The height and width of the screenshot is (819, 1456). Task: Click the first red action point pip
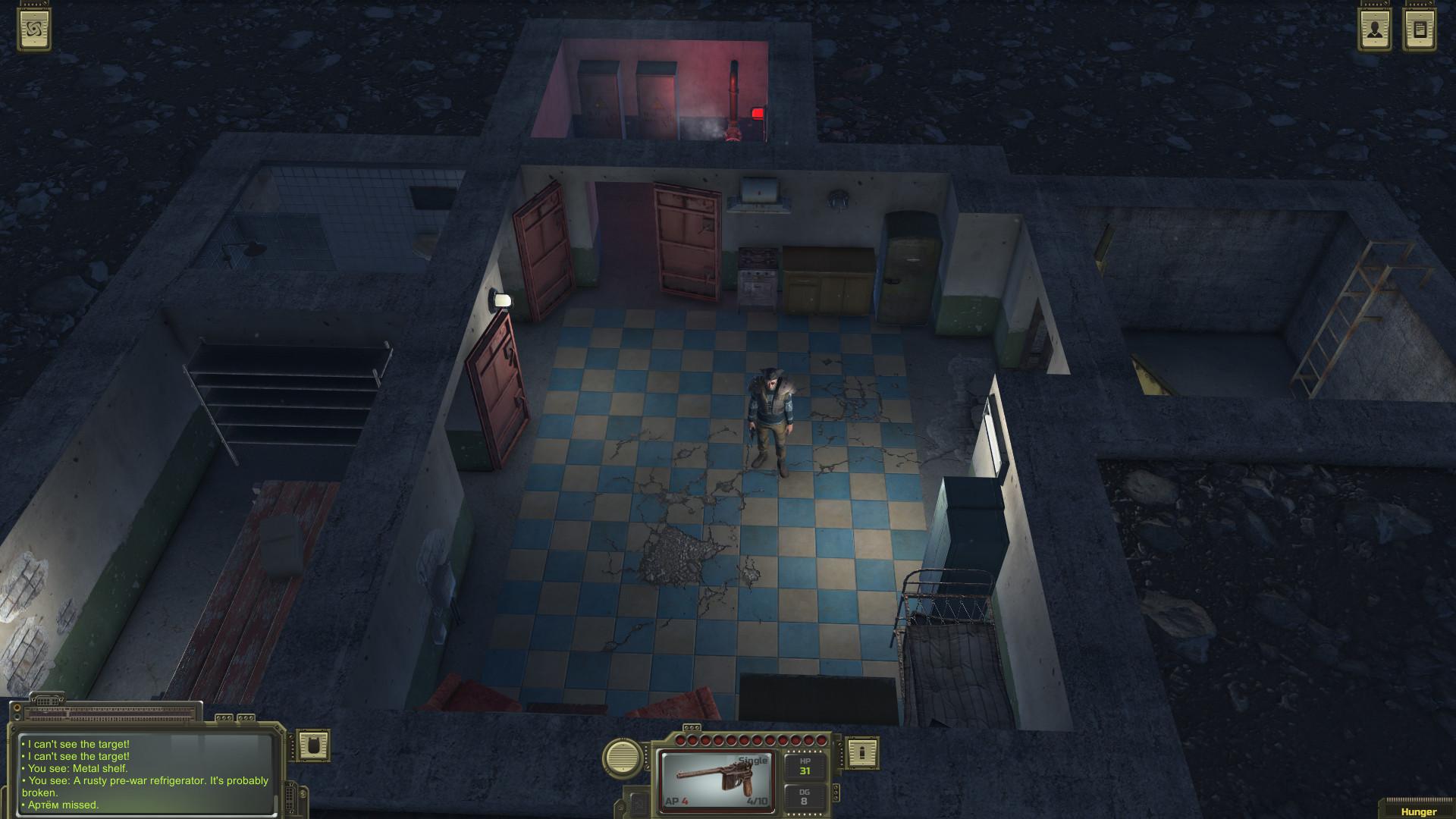[x=679, y=740]
